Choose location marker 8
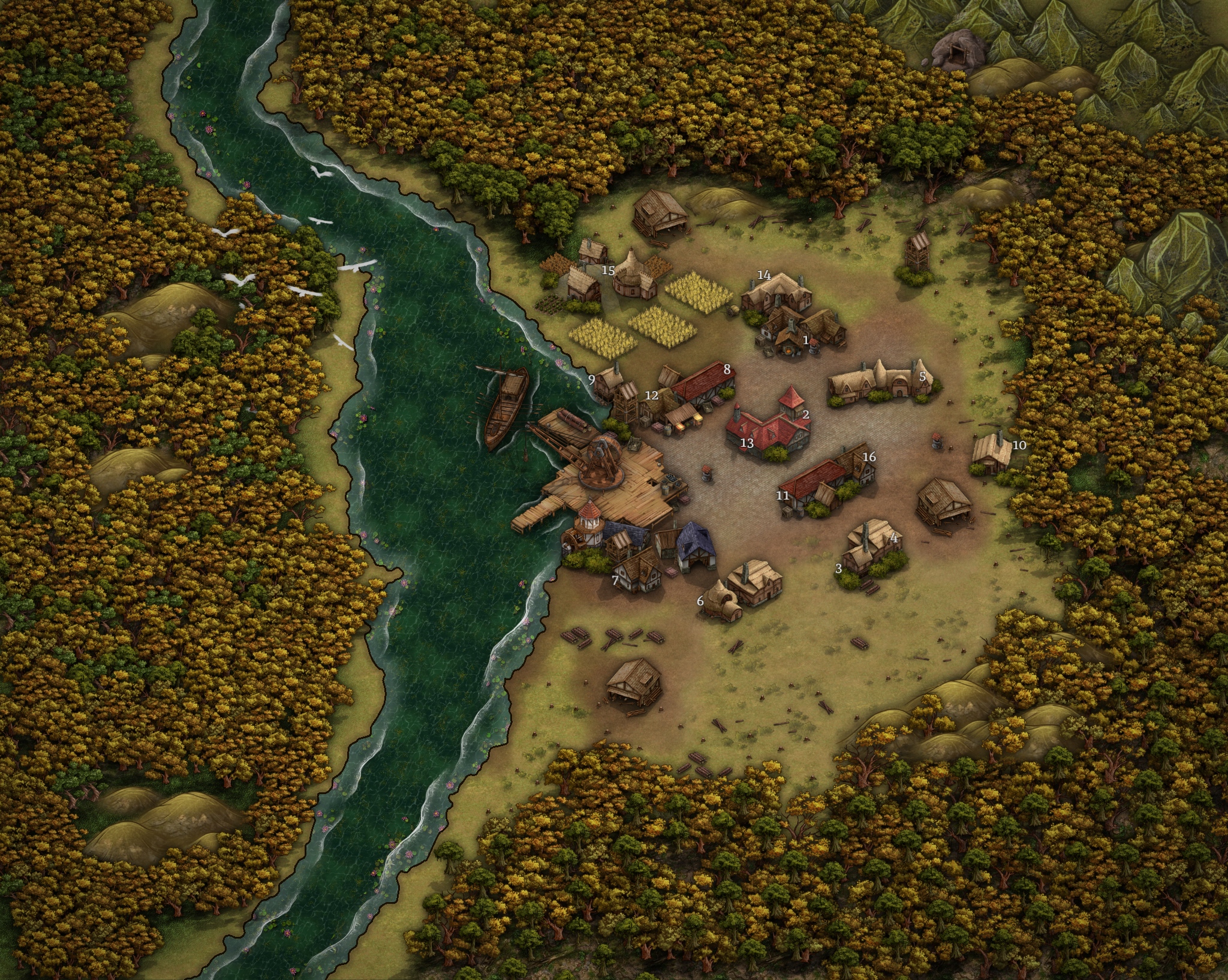 coord(727,369)
